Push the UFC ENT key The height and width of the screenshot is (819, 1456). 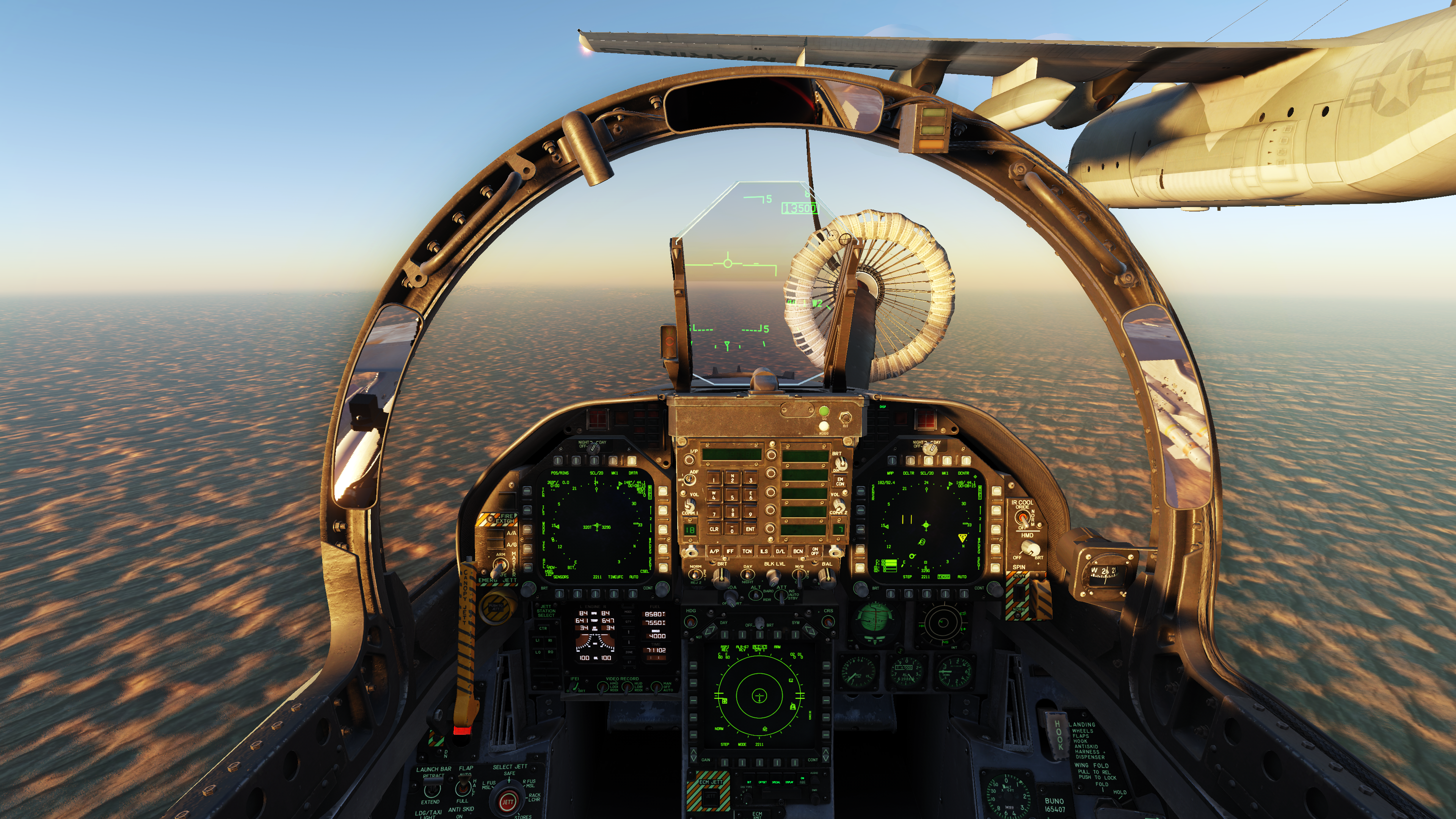(750, 529)
